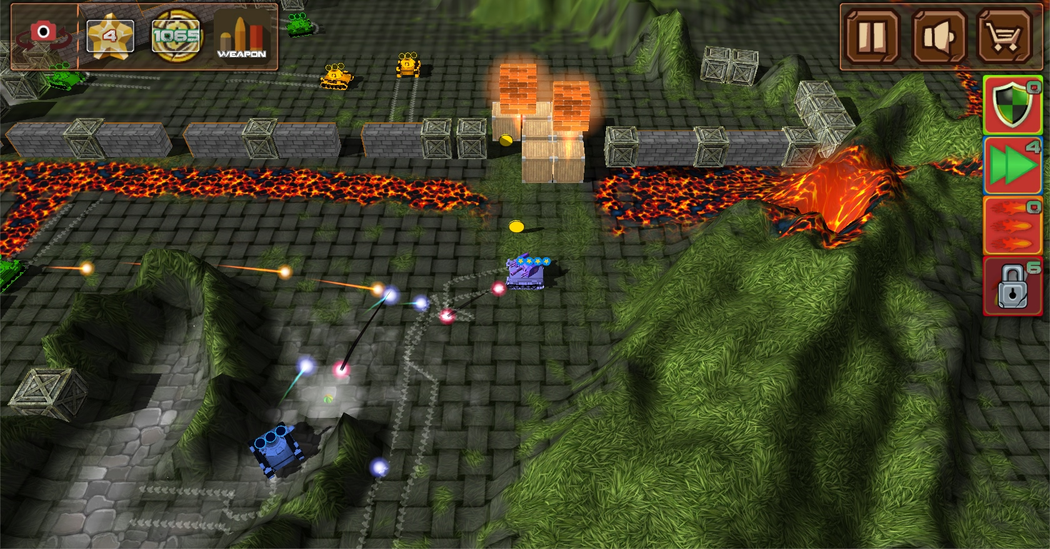
Task: Switch the camera view
Action: click(x=42, y=35)
